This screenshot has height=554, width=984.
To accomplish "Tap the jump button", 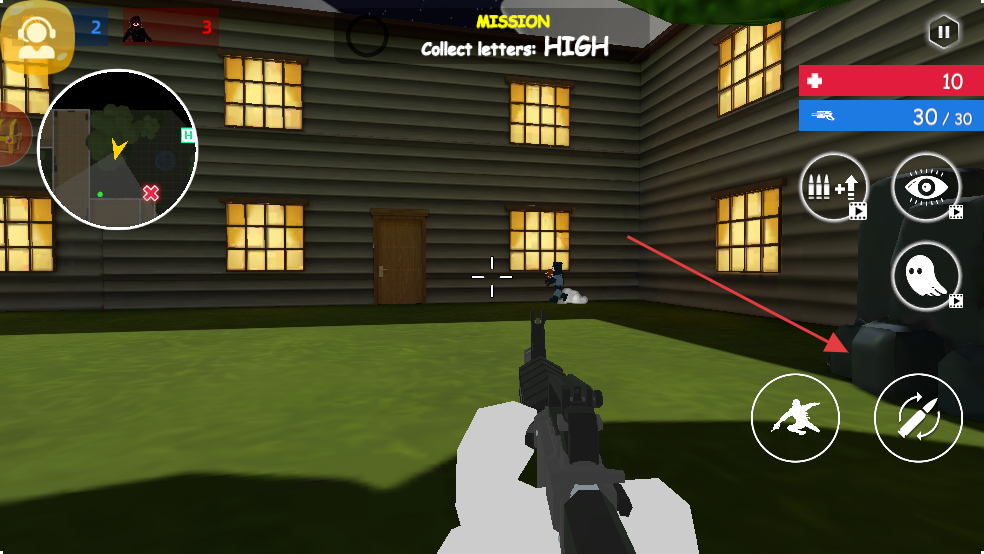I will (x=796, y=419).
